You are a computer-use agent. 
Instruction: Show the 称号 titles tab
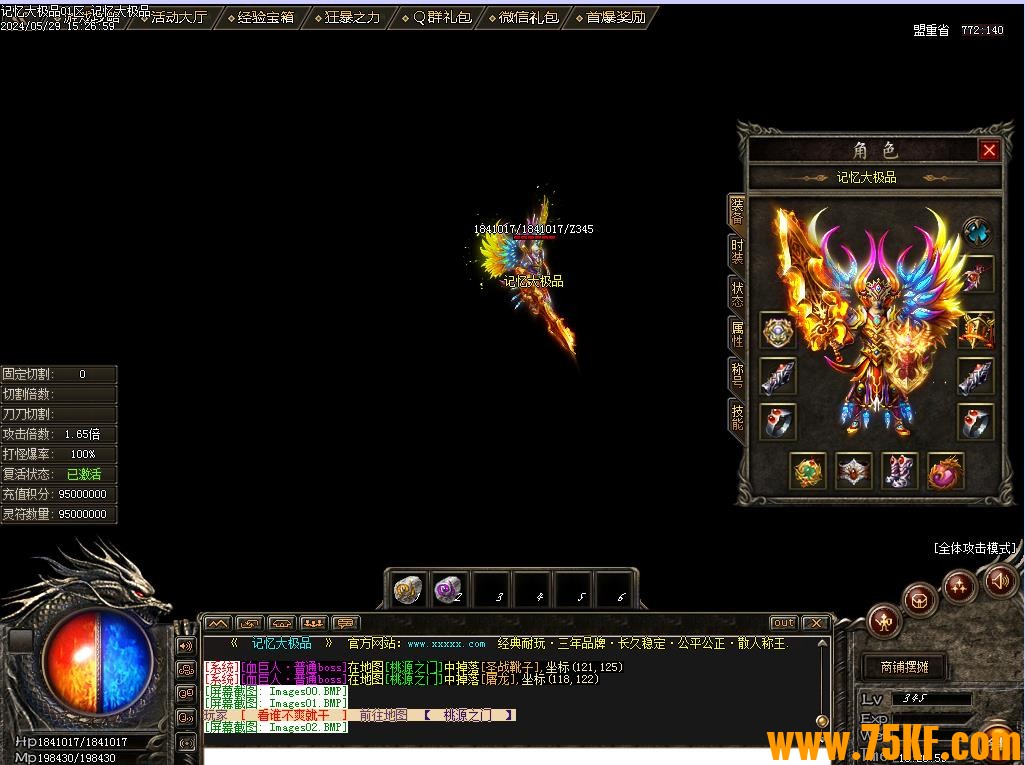(737, 375)
